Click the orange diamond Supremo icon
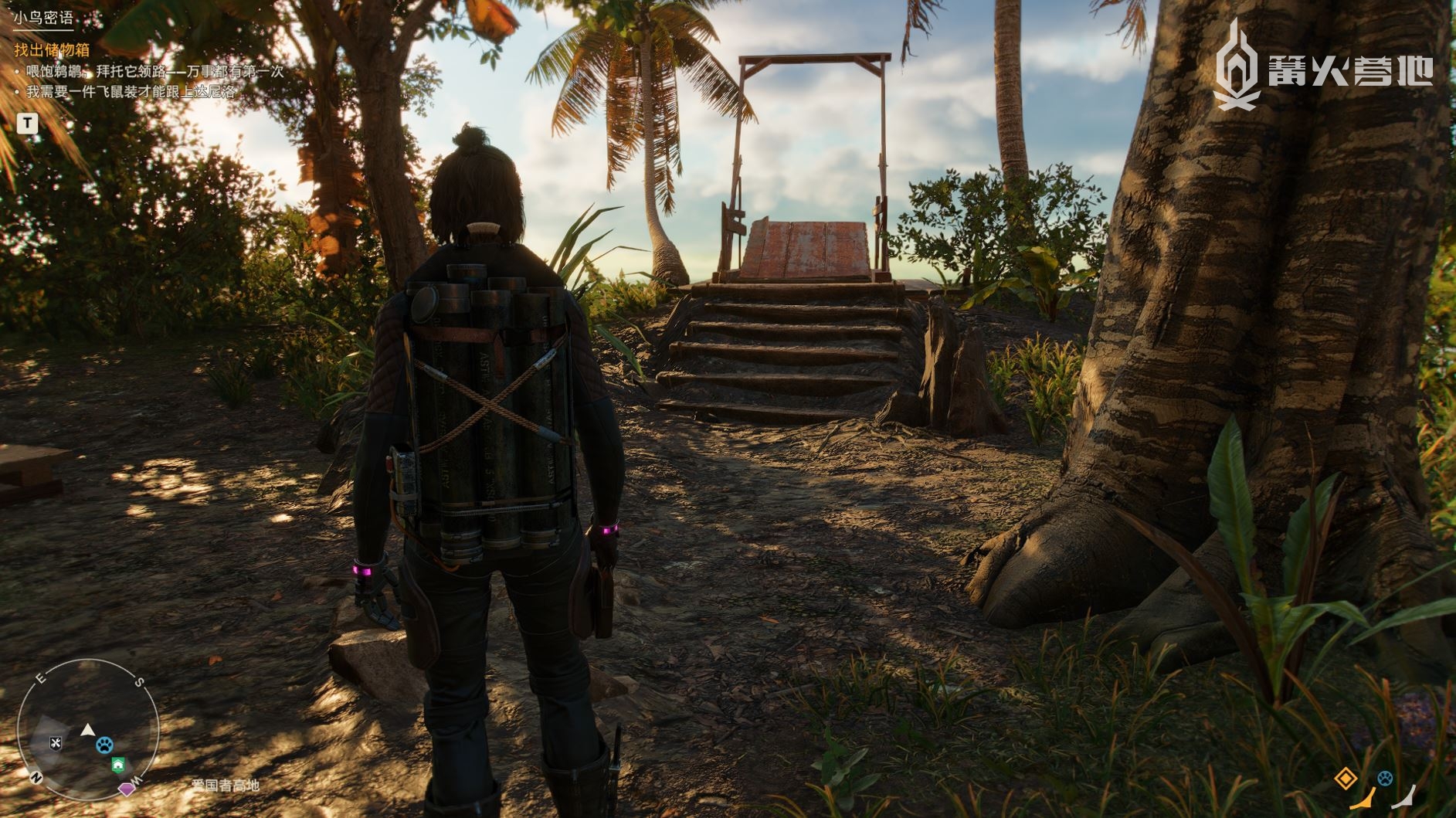 (x=1346, y=778)
